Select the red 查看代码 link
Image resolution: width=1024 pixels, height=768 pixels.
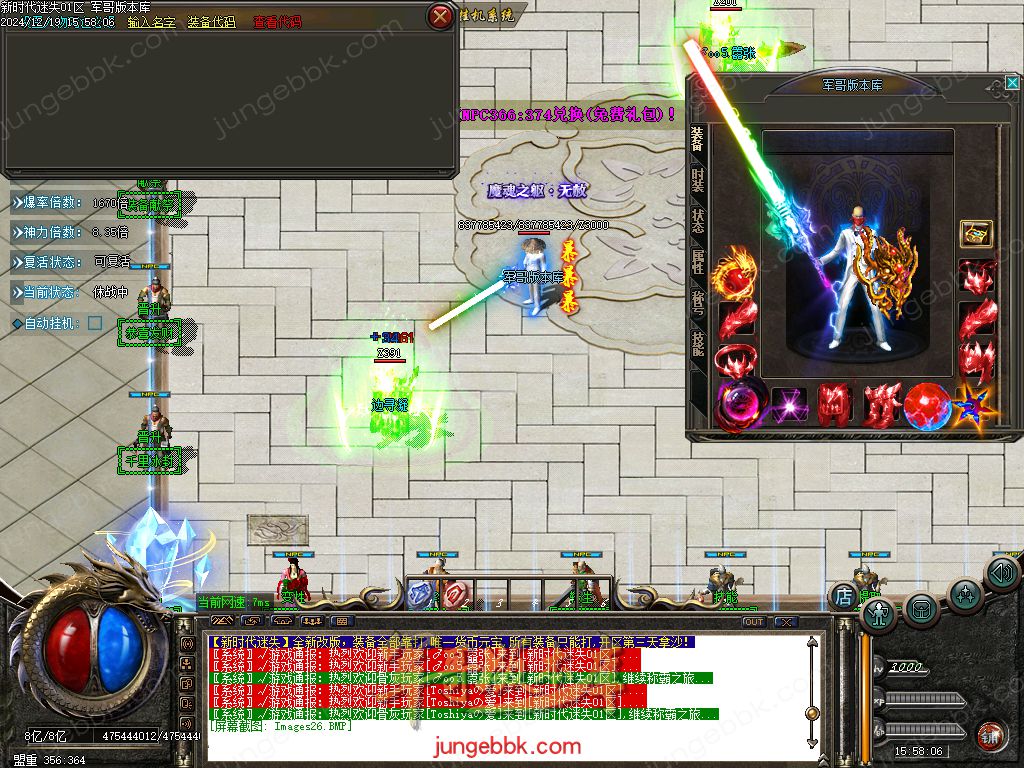pyautogui.click(x=276, y=22)
